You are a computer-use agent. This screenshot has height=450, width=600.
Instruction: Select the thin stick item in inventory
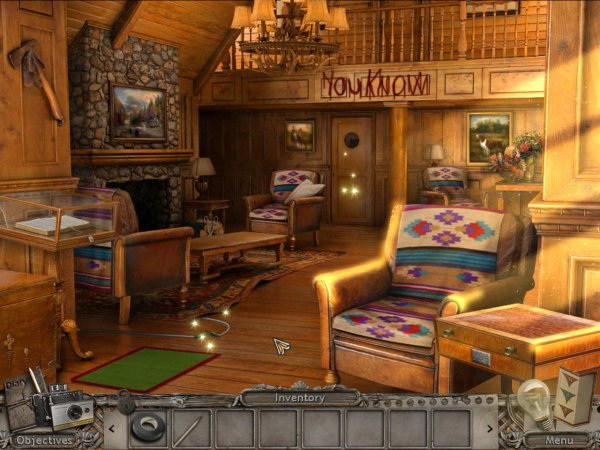pos(191,427)
